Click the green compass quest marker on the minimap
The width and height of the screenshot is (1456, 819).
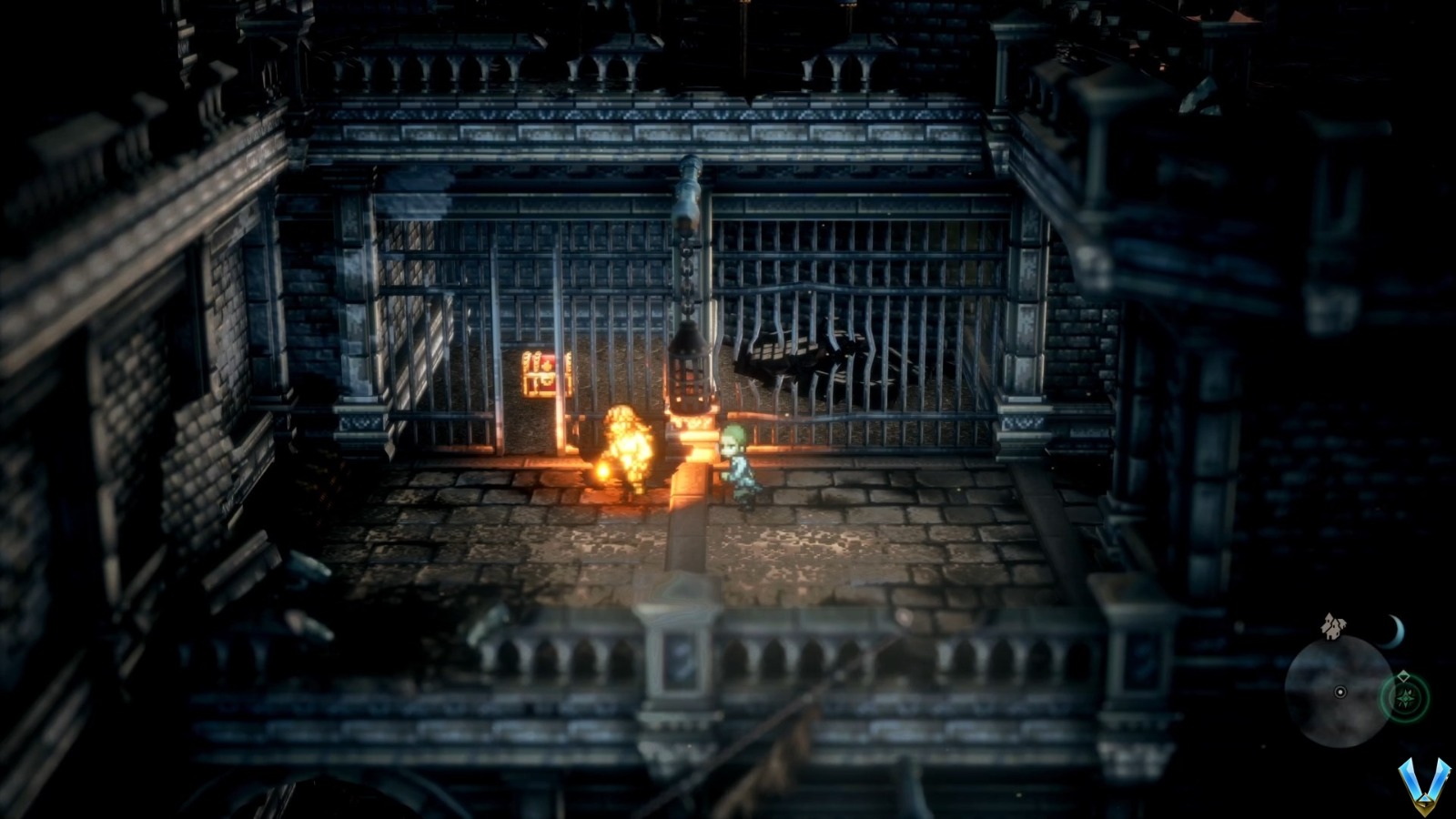tap(1407, 700)
